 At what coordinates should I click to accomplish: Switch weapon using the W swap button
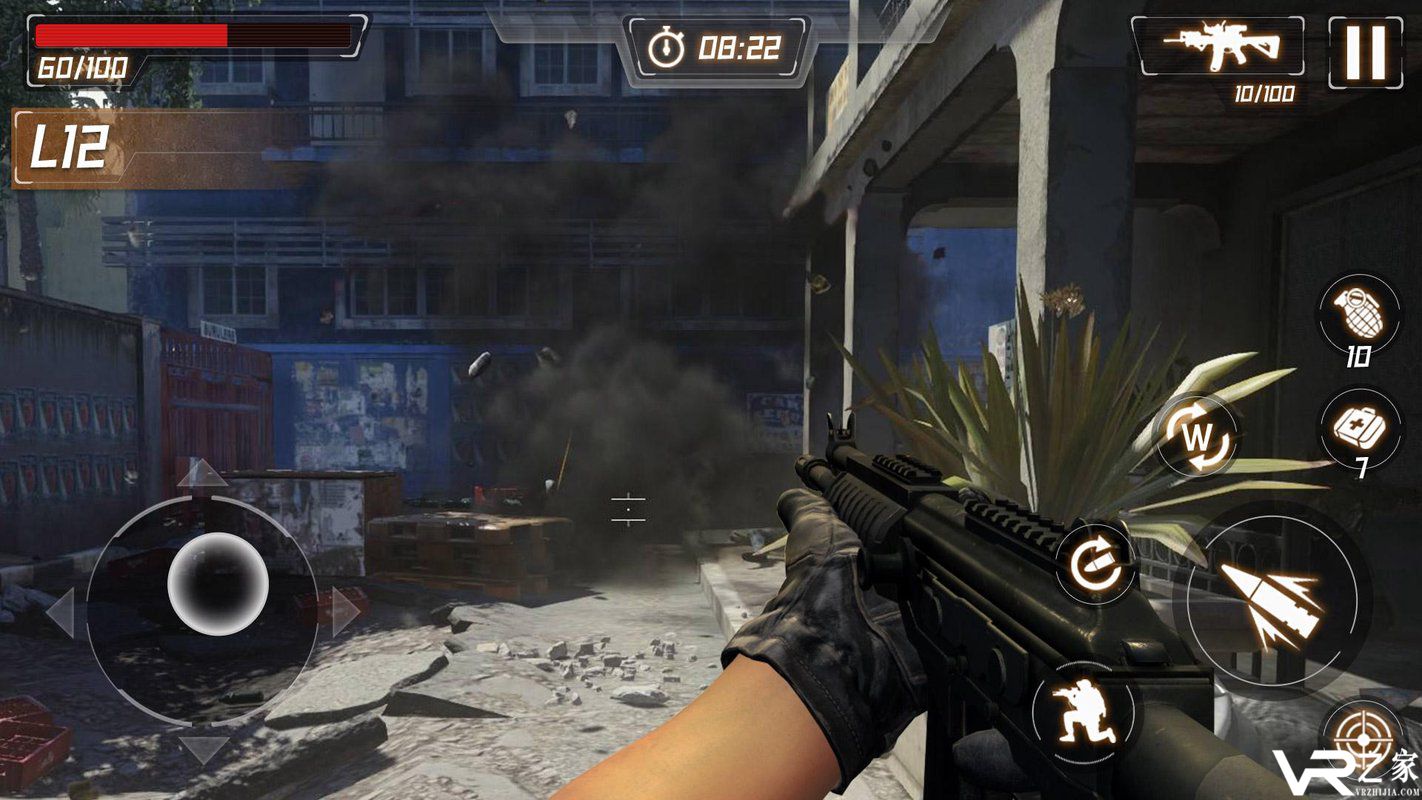[1197, 435]
